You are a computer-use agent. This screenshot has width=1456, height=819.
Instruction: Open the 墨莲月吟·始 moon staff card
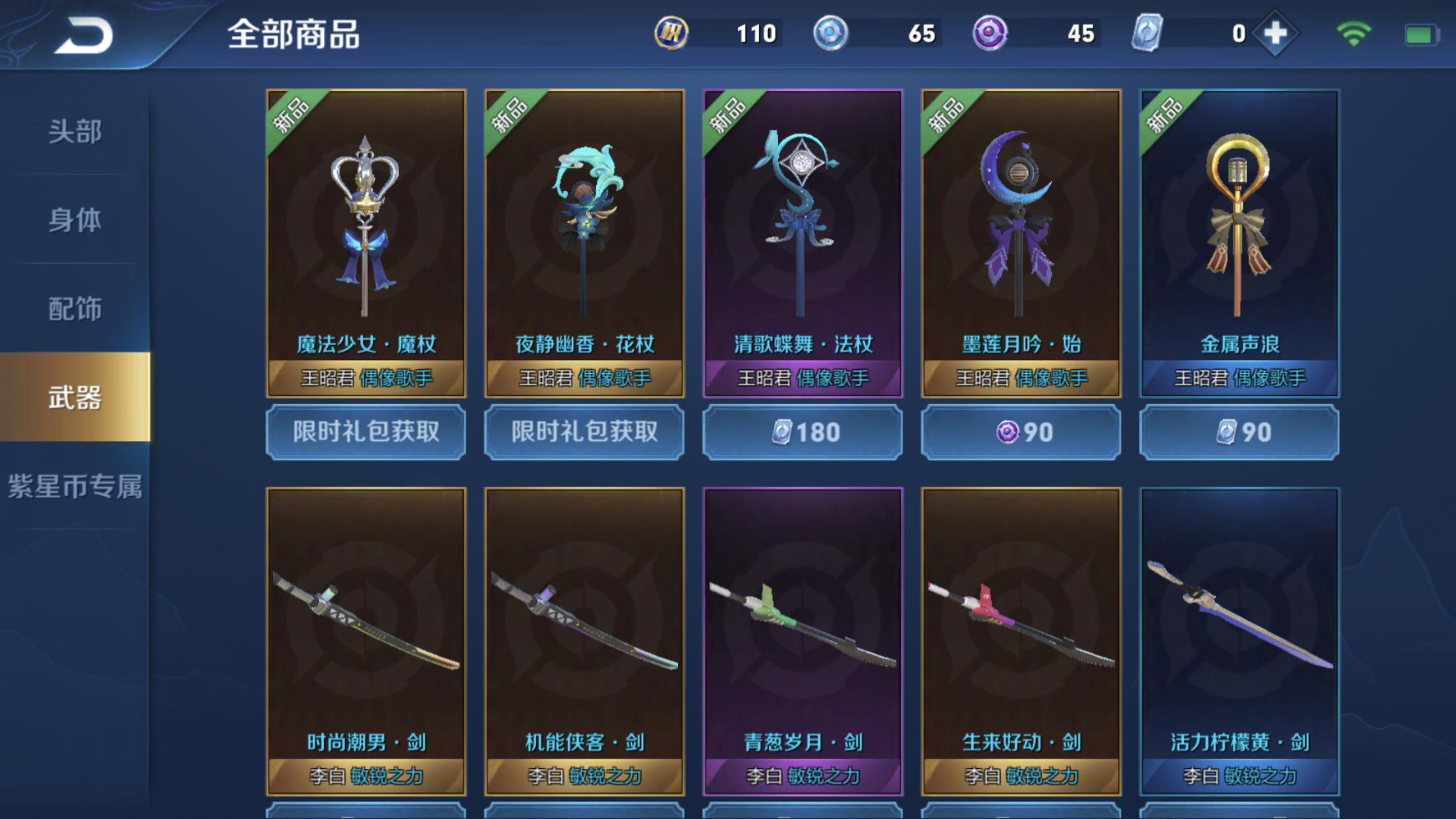(1021, 243)
